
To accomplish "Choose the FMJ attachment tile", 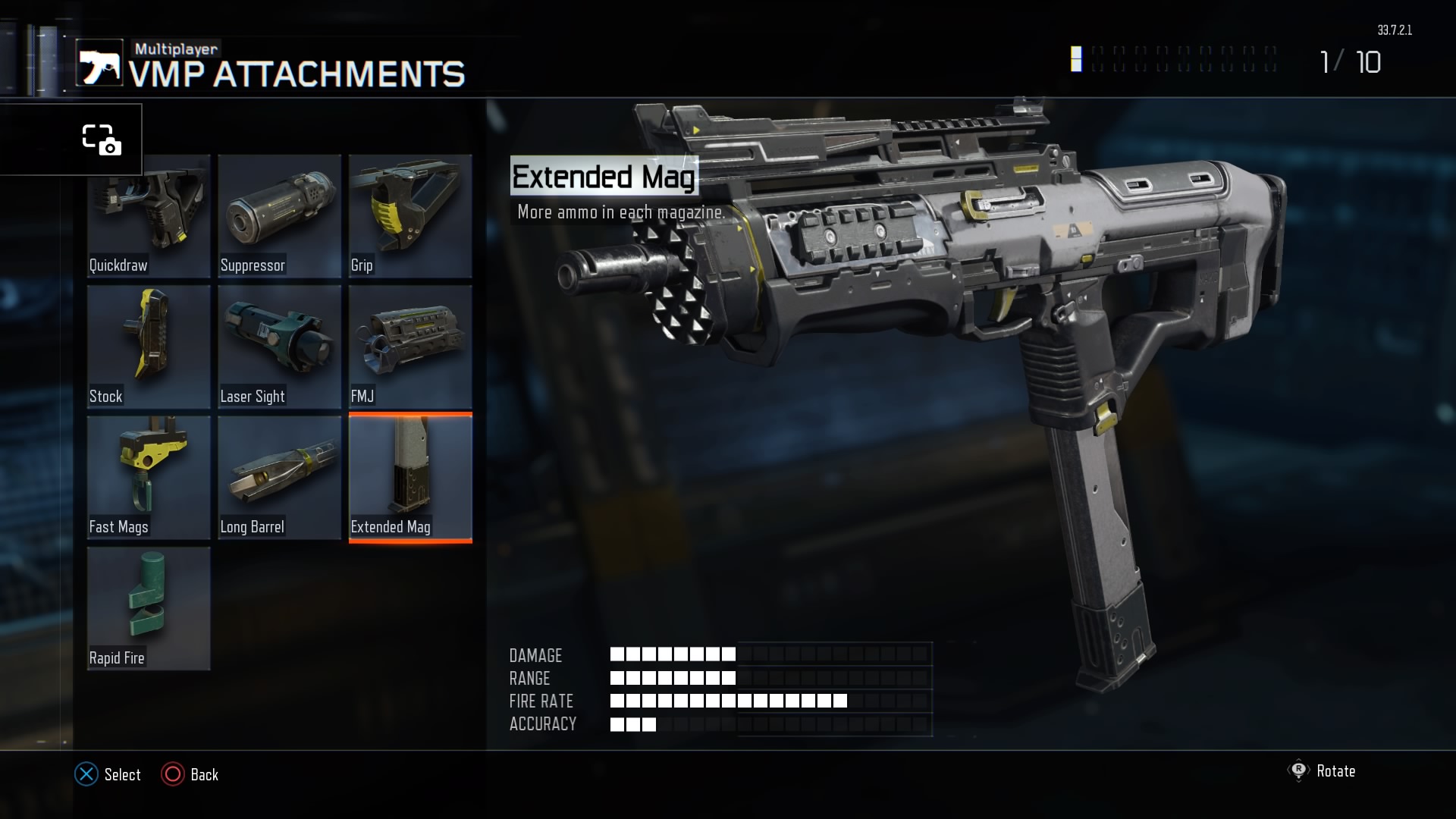I will pyautogui.click(x=410, y=347).
